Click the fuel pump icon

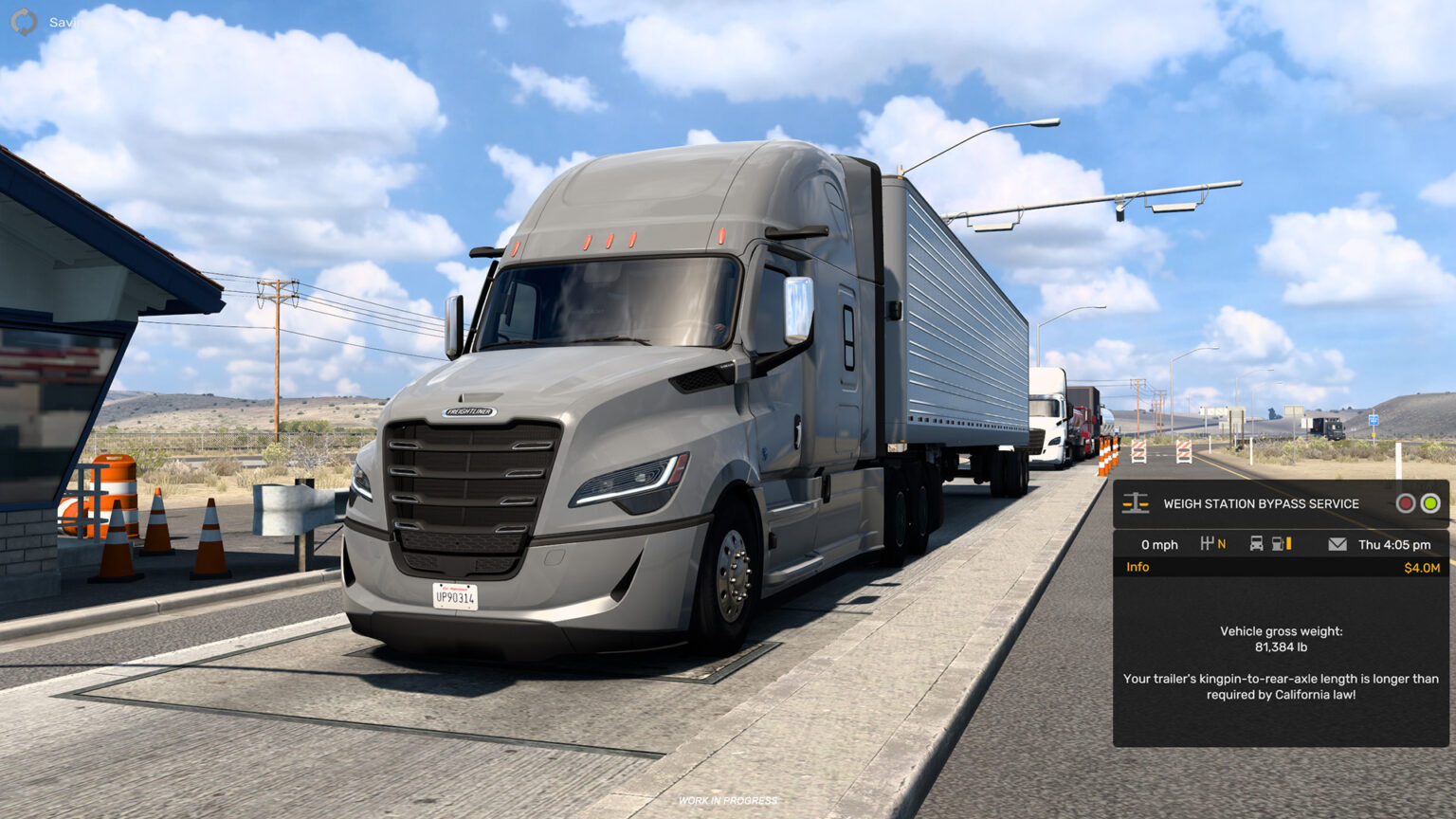pos(1277,544)
